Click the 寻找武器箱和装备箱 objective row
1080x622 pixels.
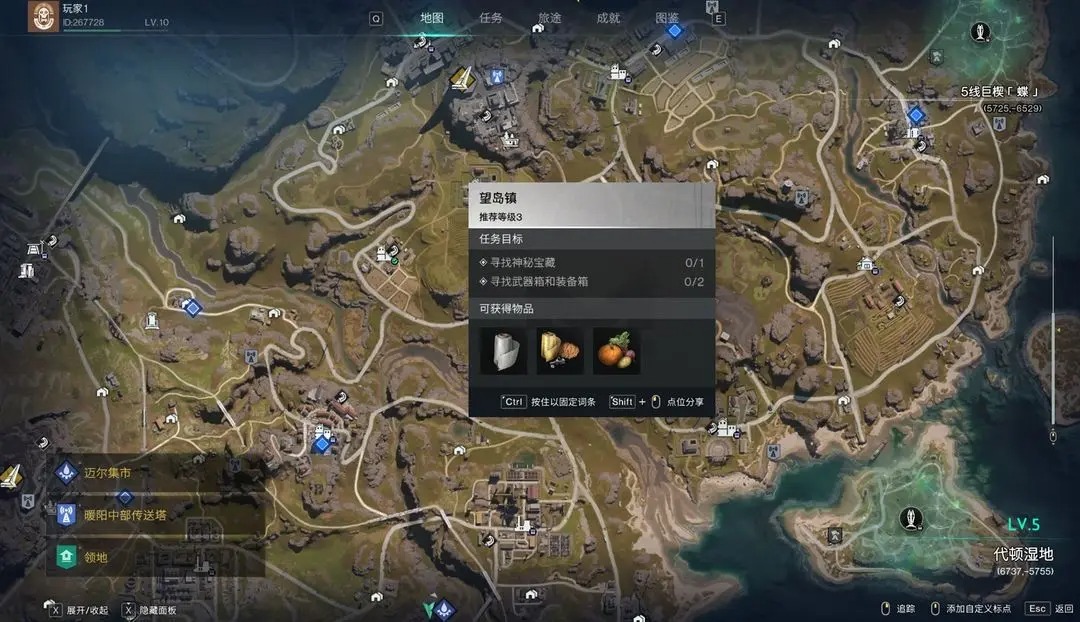(x=591, y=282)
